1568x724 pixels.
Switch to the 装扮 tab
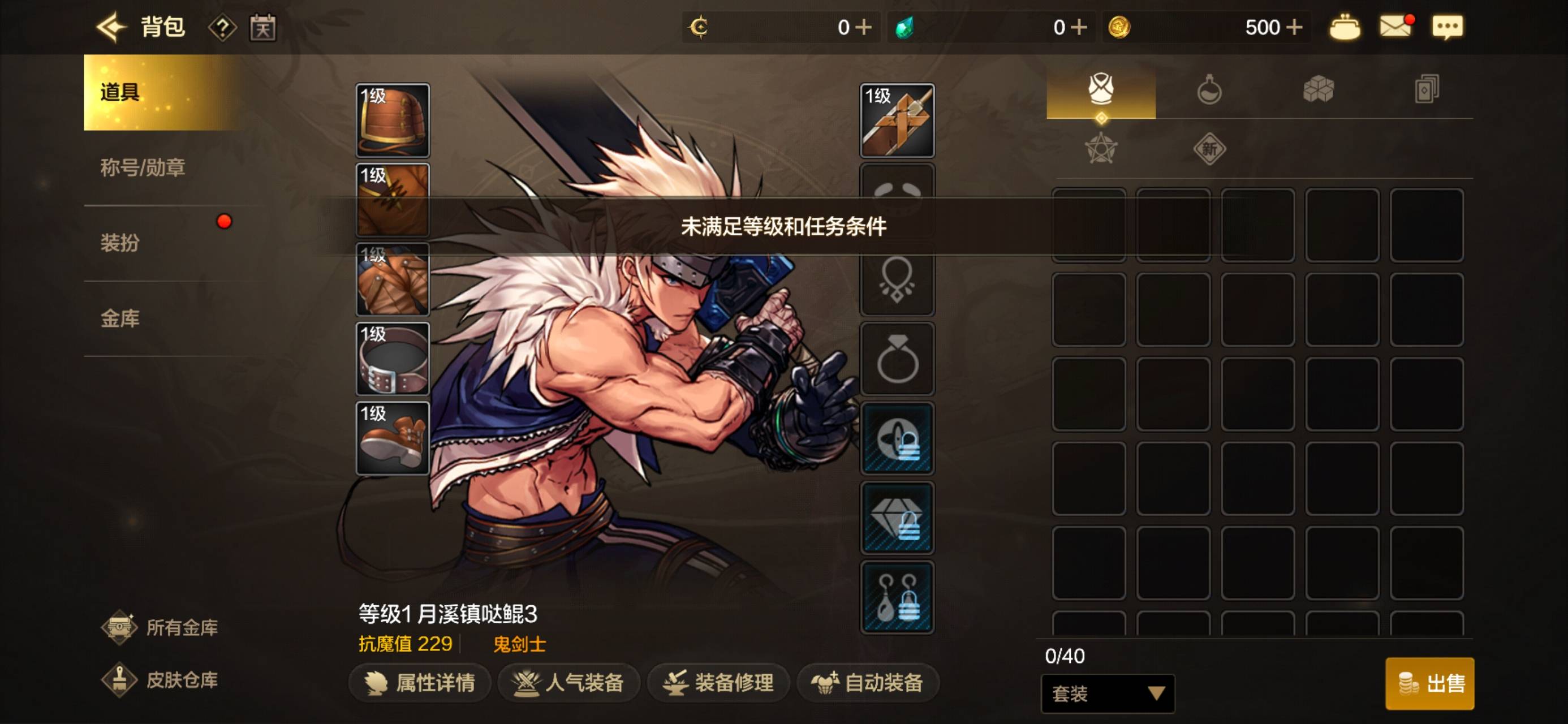tap(120, 243)
